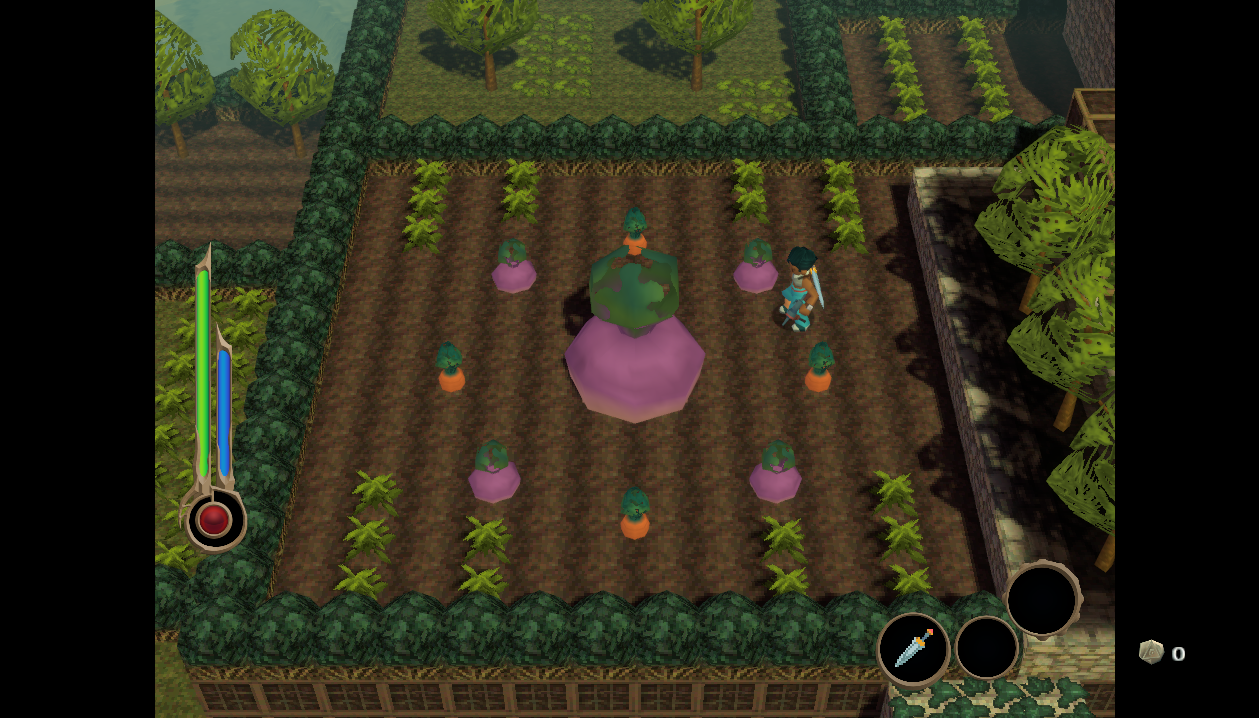The height and width of the screenshot is (718, 1259).
Task: Select the equipped dagger weapon slot
Action: (x=913, y=648)
